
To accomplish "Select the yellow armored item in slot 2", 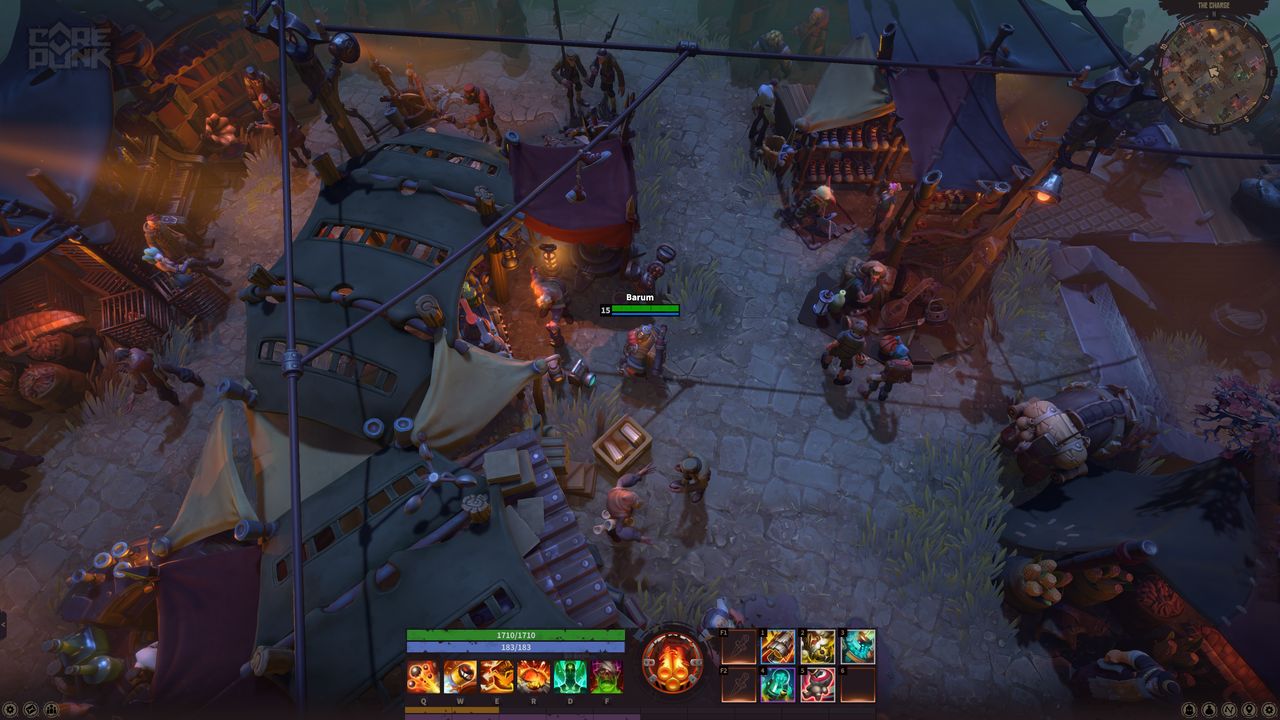I will (x=818, y=647).
